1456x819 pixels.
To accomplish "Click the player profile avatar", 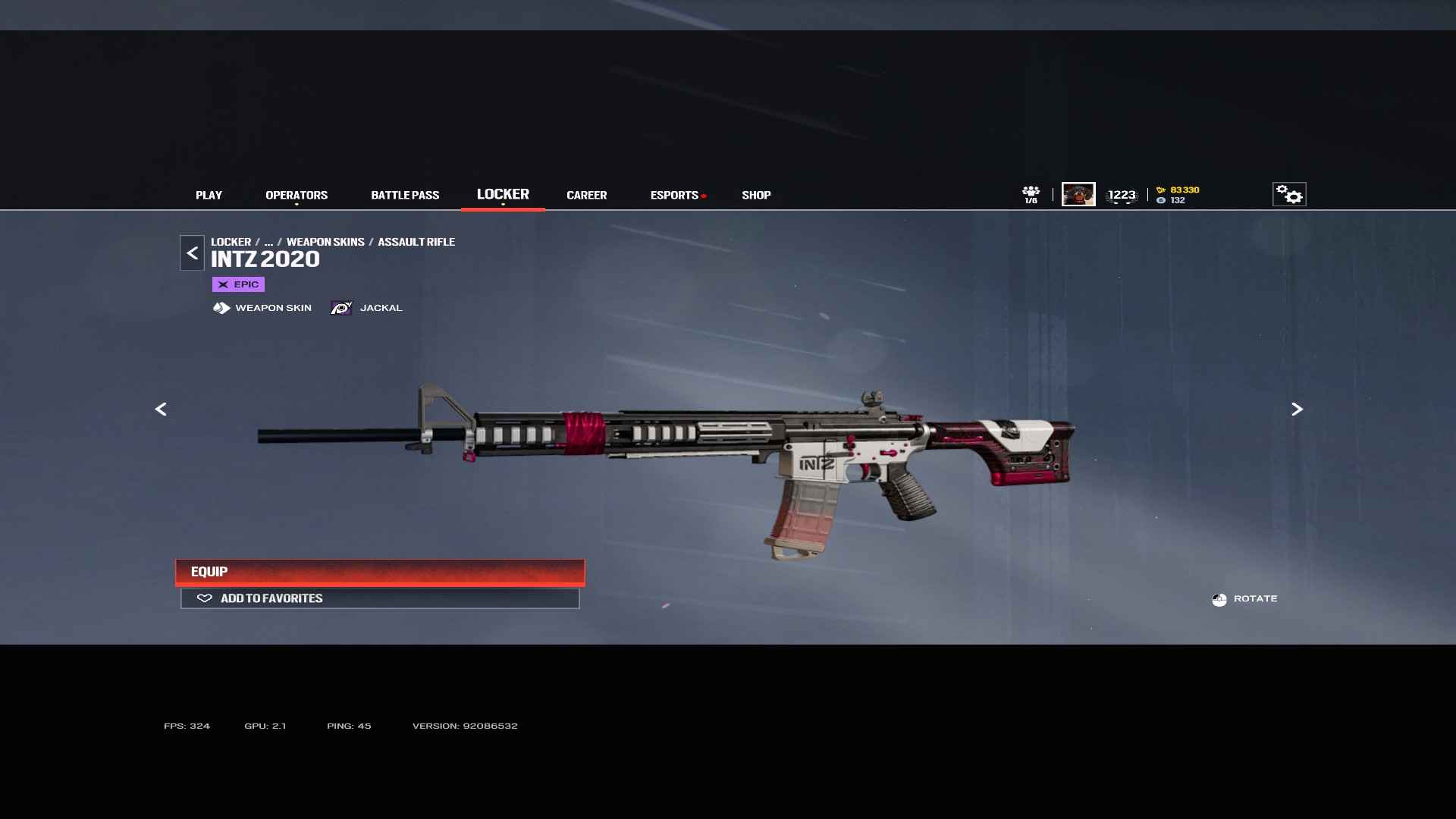I will click(x=1078, y=194).
